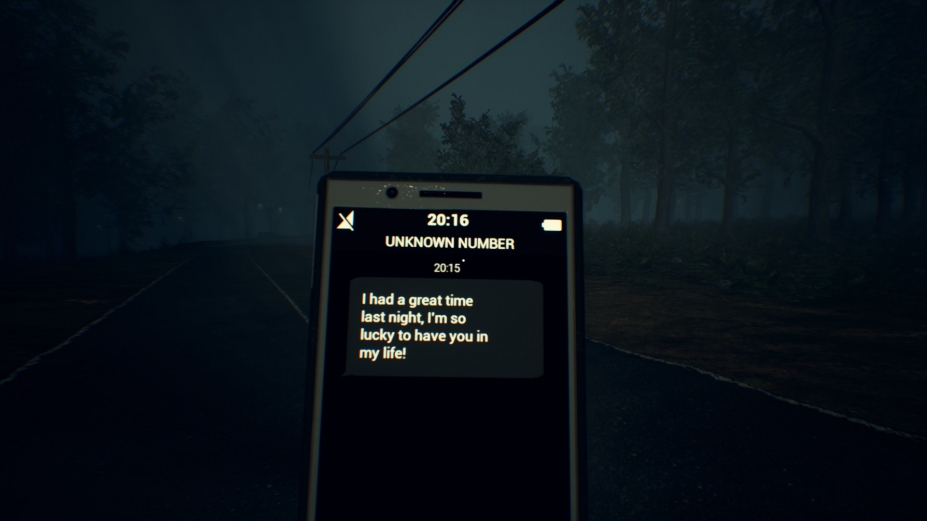This screenshot has height=521, width=927.
Task: Open the text message from last night
Action: point(443,327)
